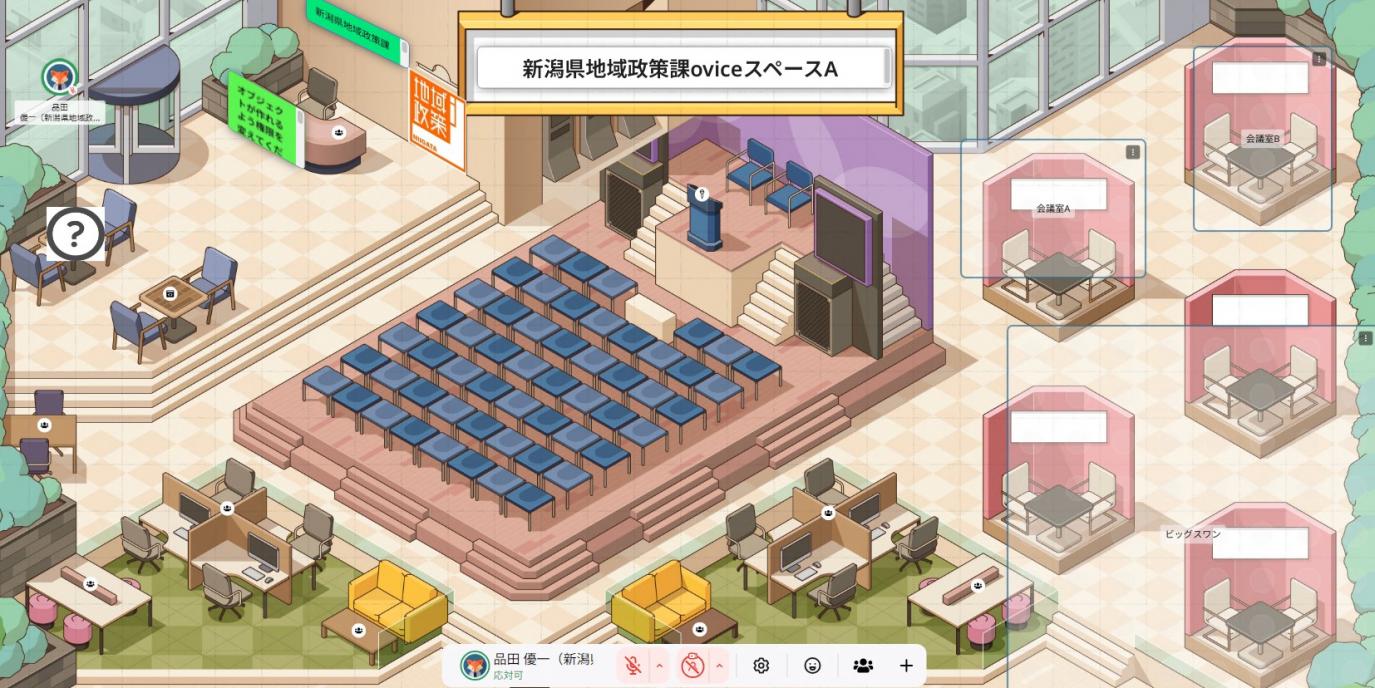The image size is (1375, 688).
Task: Expand the microphone options arrow
Action: point(659,666)
